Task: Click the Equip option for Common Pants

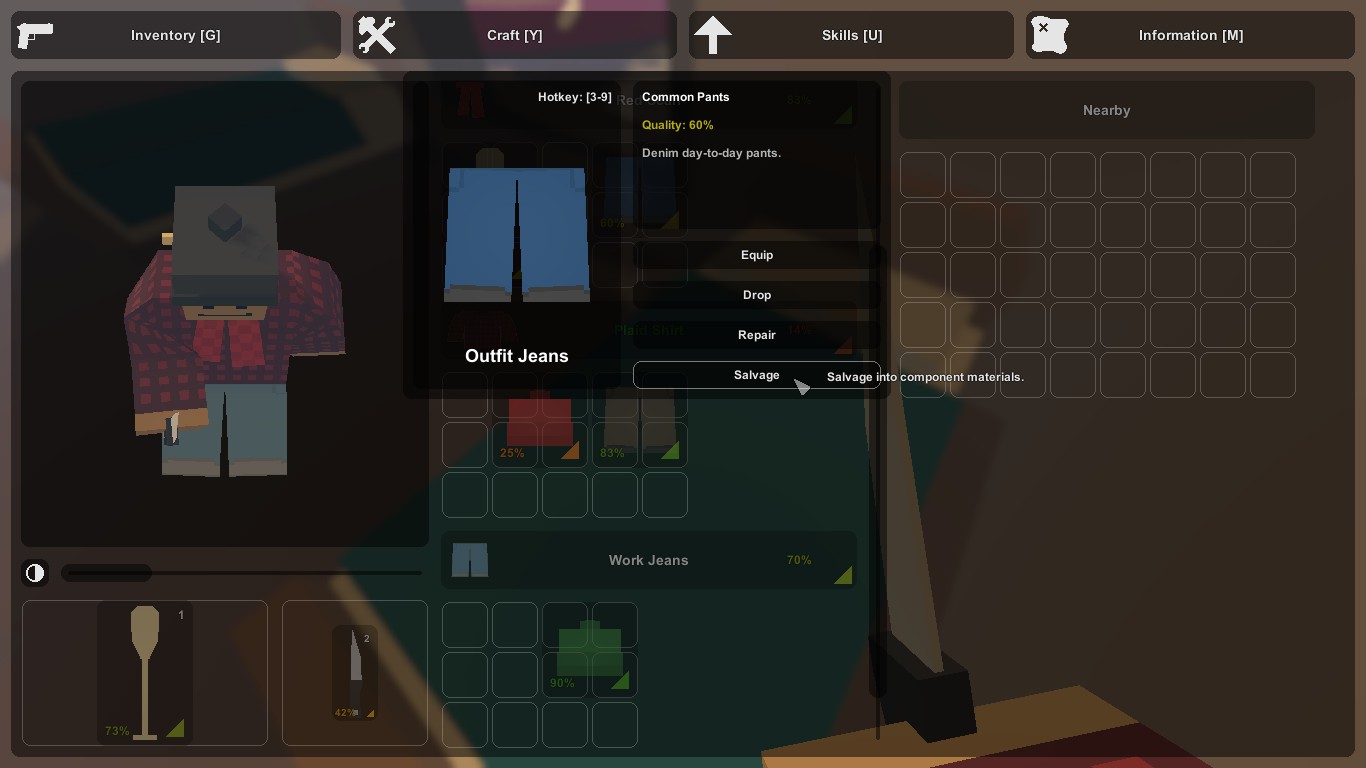Action: point(757,255)
